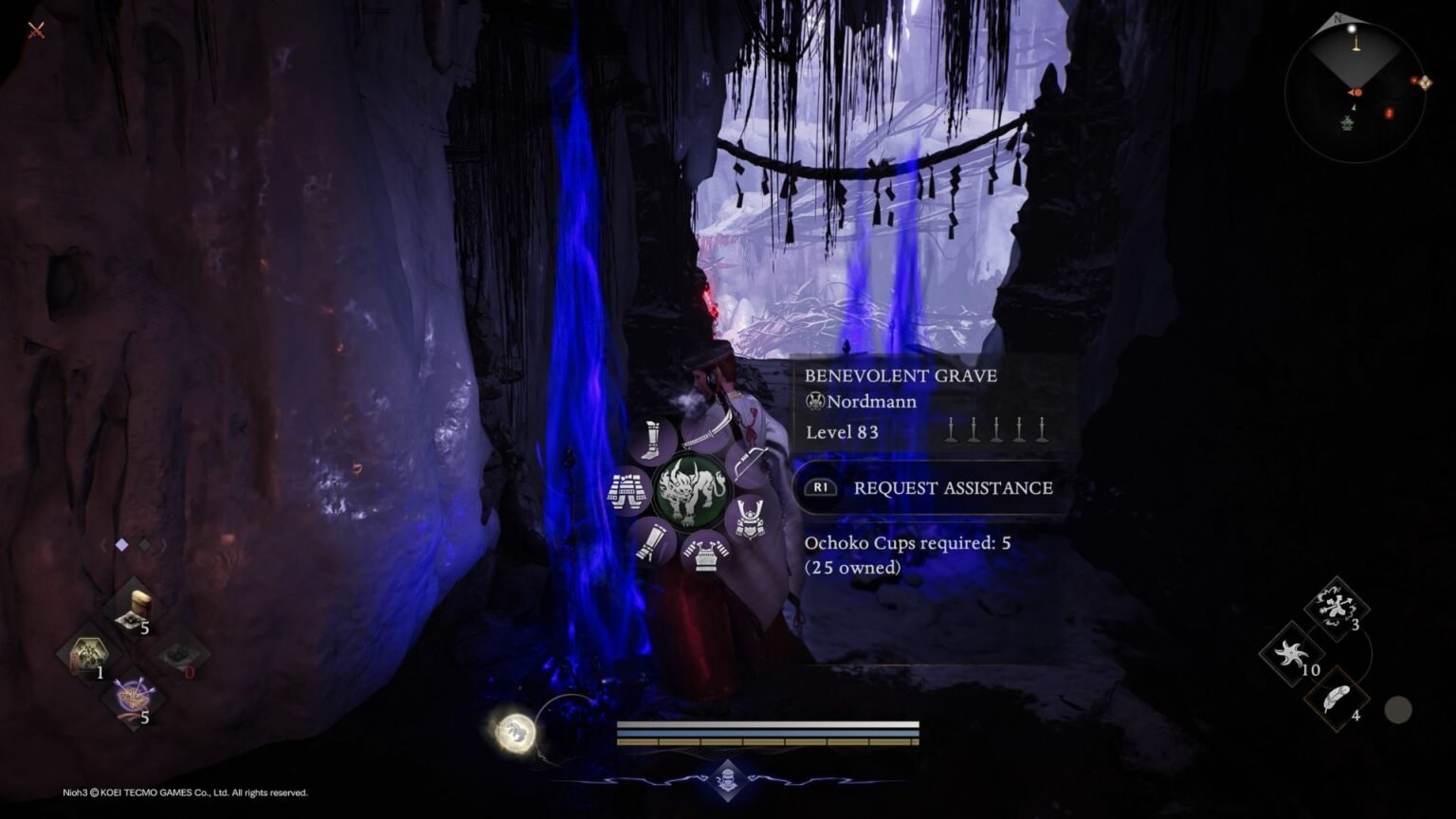Click the chest armor equipment icon
The width and height of the screenshot is (1456, 819).
pos(705,555)
